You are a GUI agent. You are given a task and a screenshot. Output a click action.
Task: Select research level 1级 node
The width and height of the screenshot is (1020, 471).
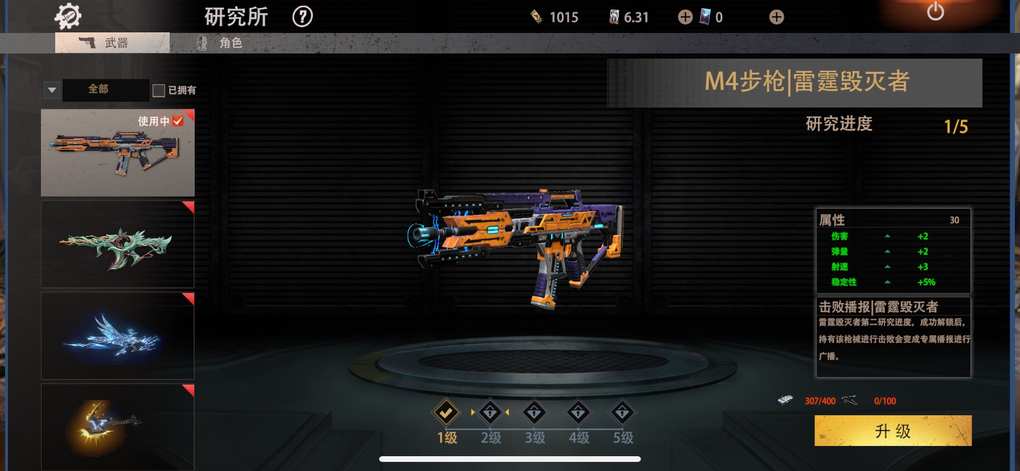click(445, 411)
